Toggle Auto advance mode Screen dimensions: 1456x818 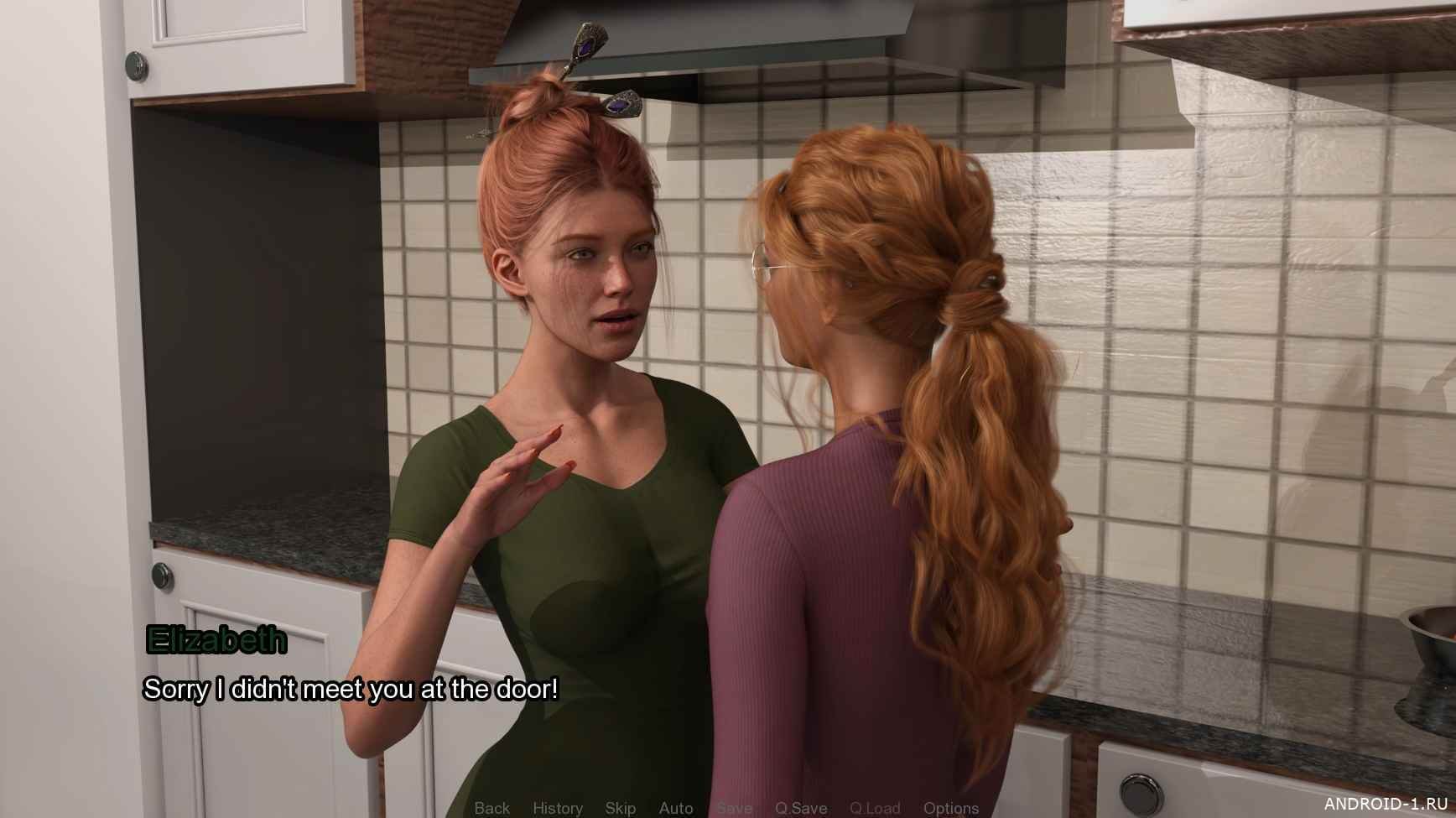pos(676,808)
